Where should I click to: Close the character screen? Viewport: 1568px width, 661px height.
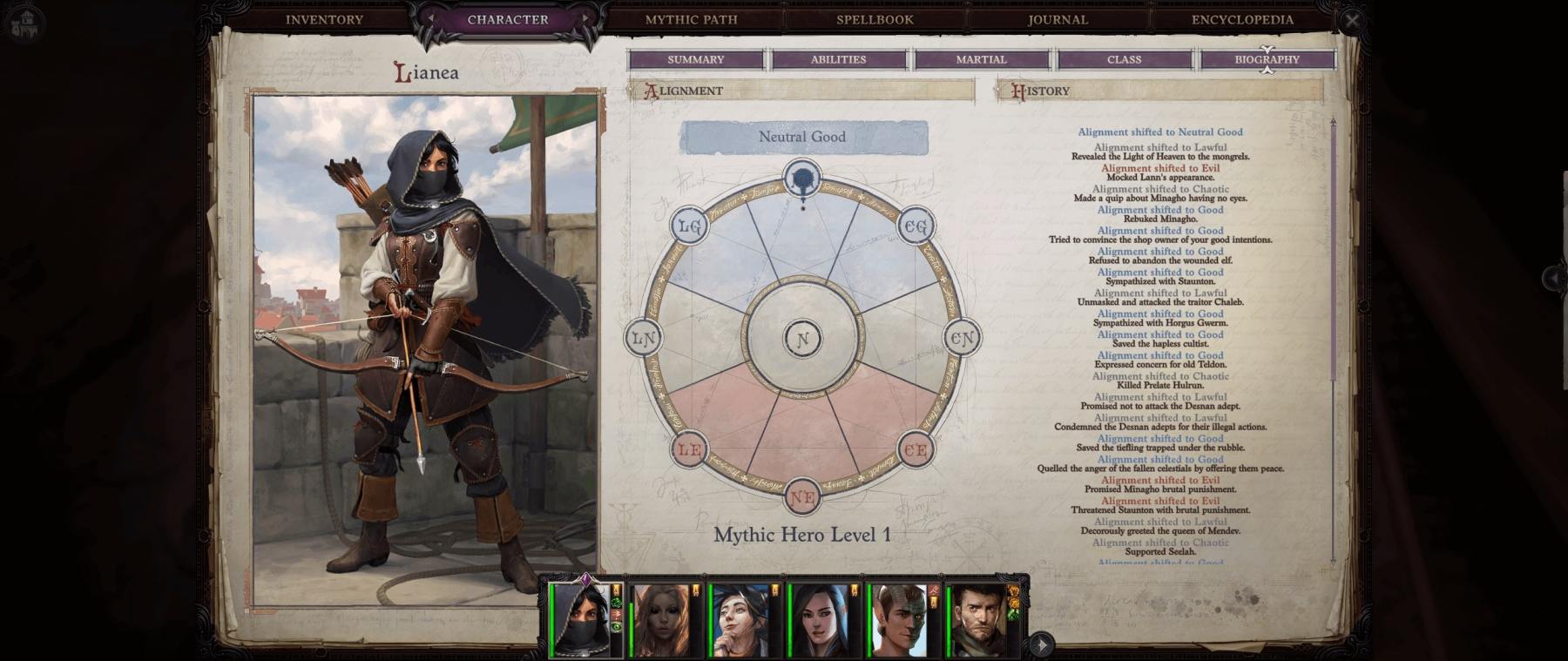pyautogui.click(x=1351, y=20)
